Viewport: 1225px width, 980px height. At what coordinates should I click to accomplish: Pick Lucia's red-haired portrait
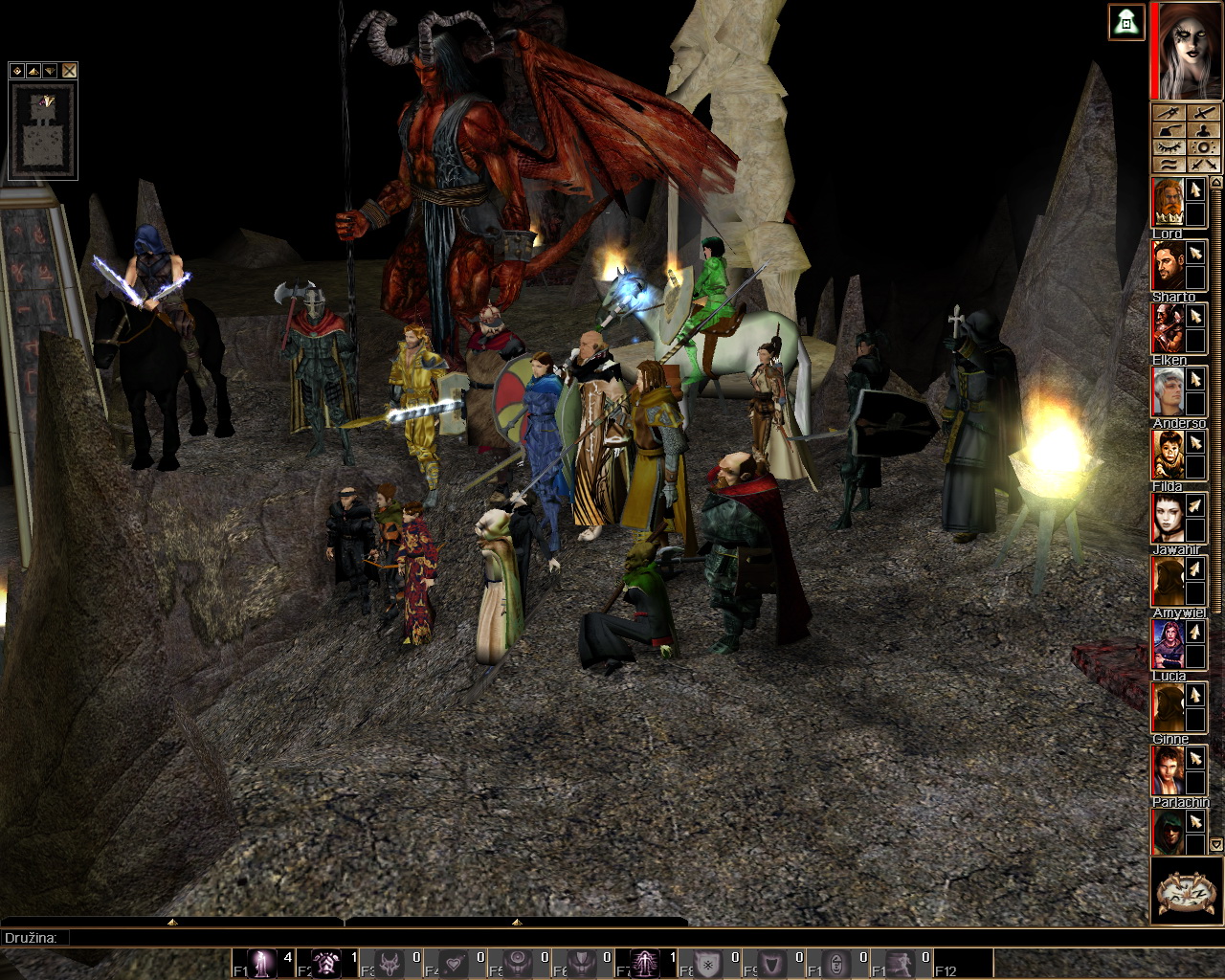pyautogui.click(x=1167, y=644)
